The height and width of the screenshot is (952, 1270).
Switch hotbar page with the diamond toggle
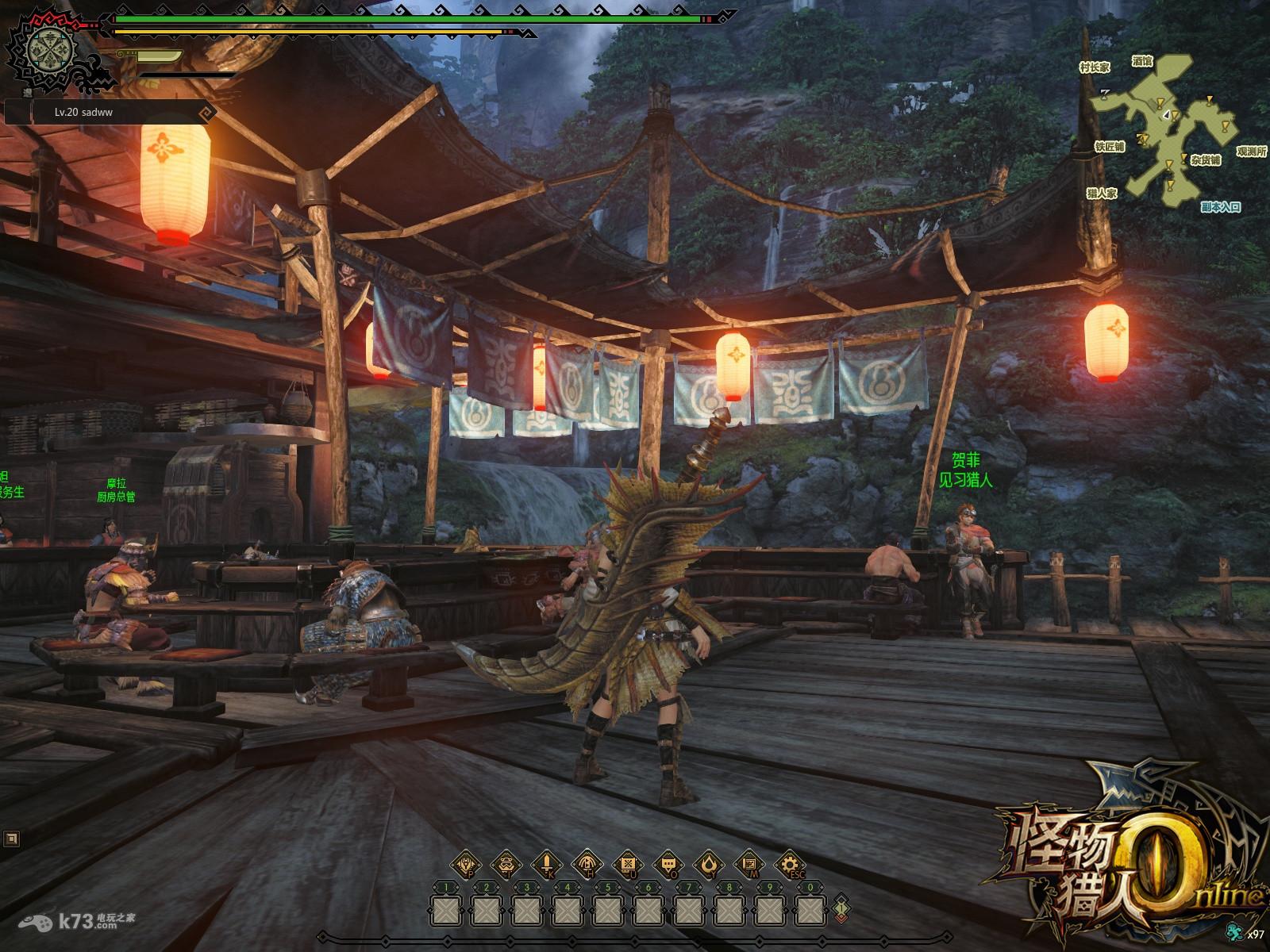(841, 908)
